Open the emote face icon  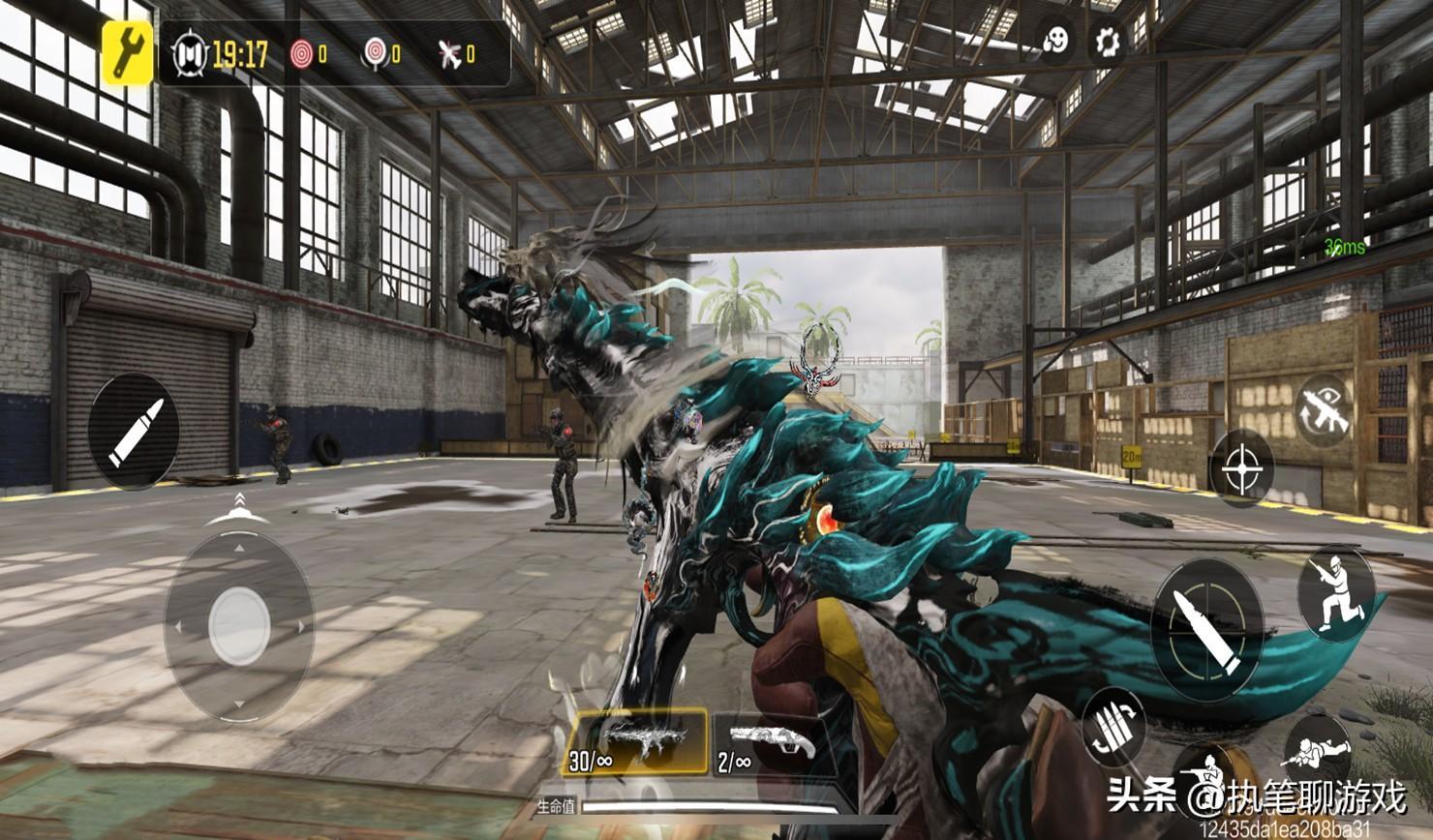click(x=1055, y=42)
